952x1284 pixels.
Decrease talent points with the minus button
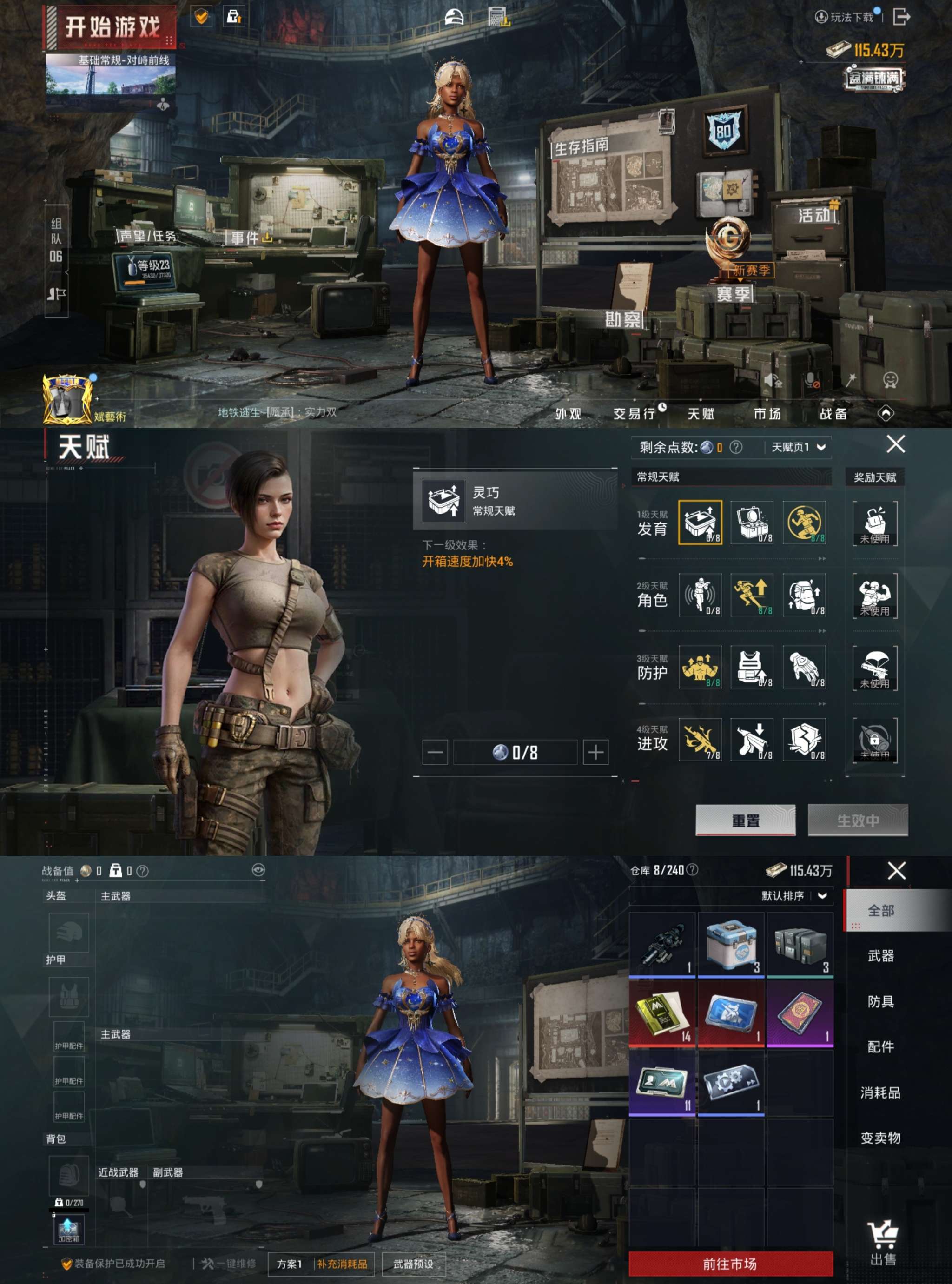click(x=435, y=752)
